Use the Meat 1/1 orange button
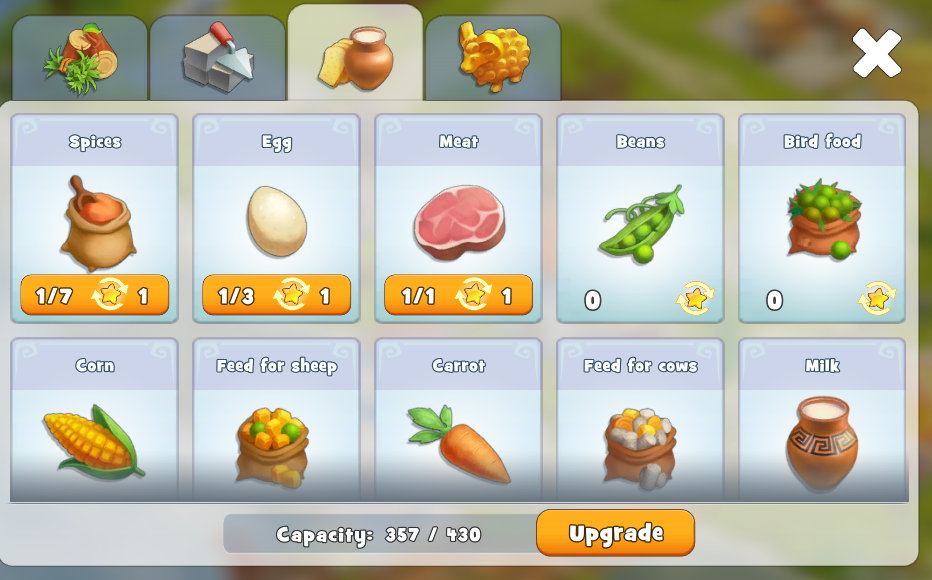The height and width of the screenshot is (580, 932). point(459,296)
